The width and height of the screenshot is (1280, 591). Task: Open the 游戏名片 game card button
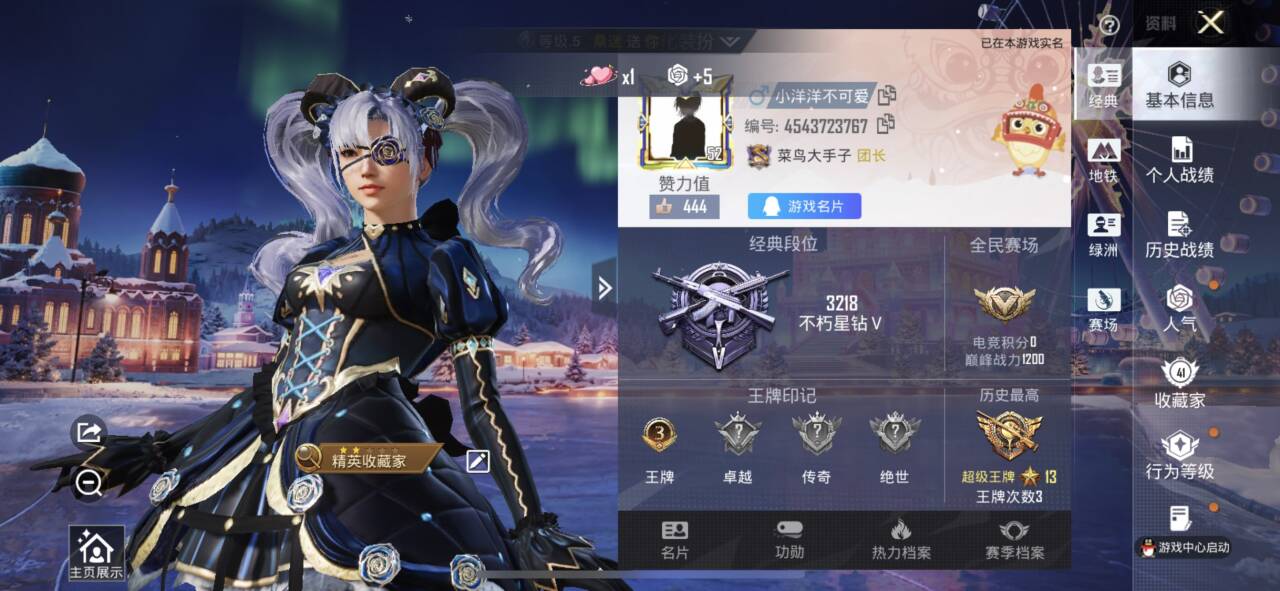[804, 206]
